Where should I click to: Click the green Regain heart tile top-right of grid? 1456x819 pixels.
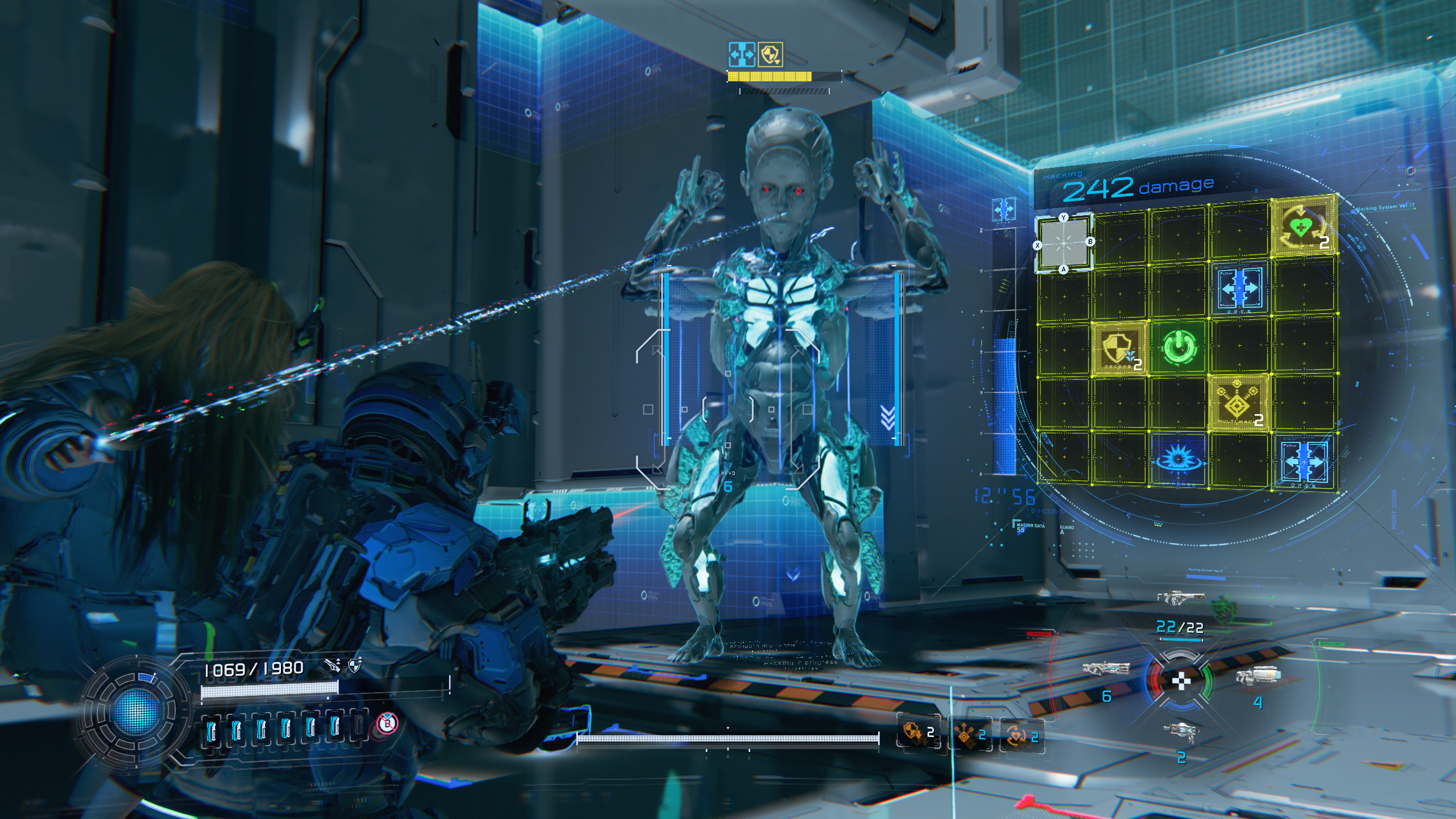pos(1301,229)
